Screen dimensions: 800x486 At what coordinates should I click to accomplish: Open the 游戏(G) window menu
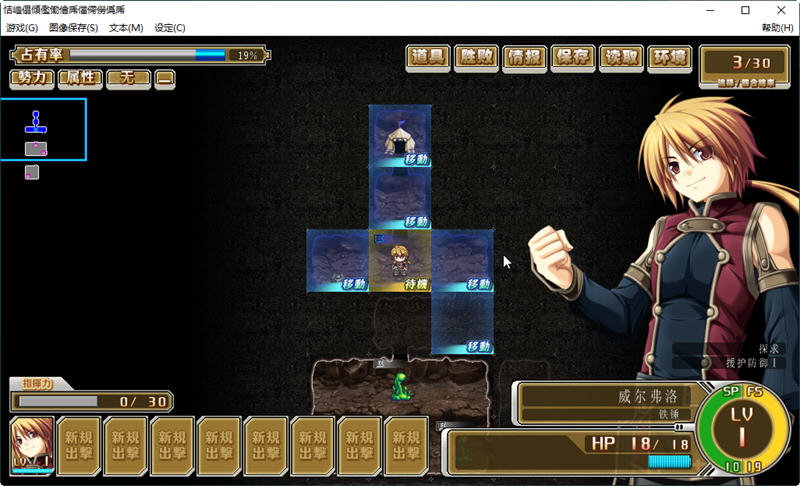[22, 28]
